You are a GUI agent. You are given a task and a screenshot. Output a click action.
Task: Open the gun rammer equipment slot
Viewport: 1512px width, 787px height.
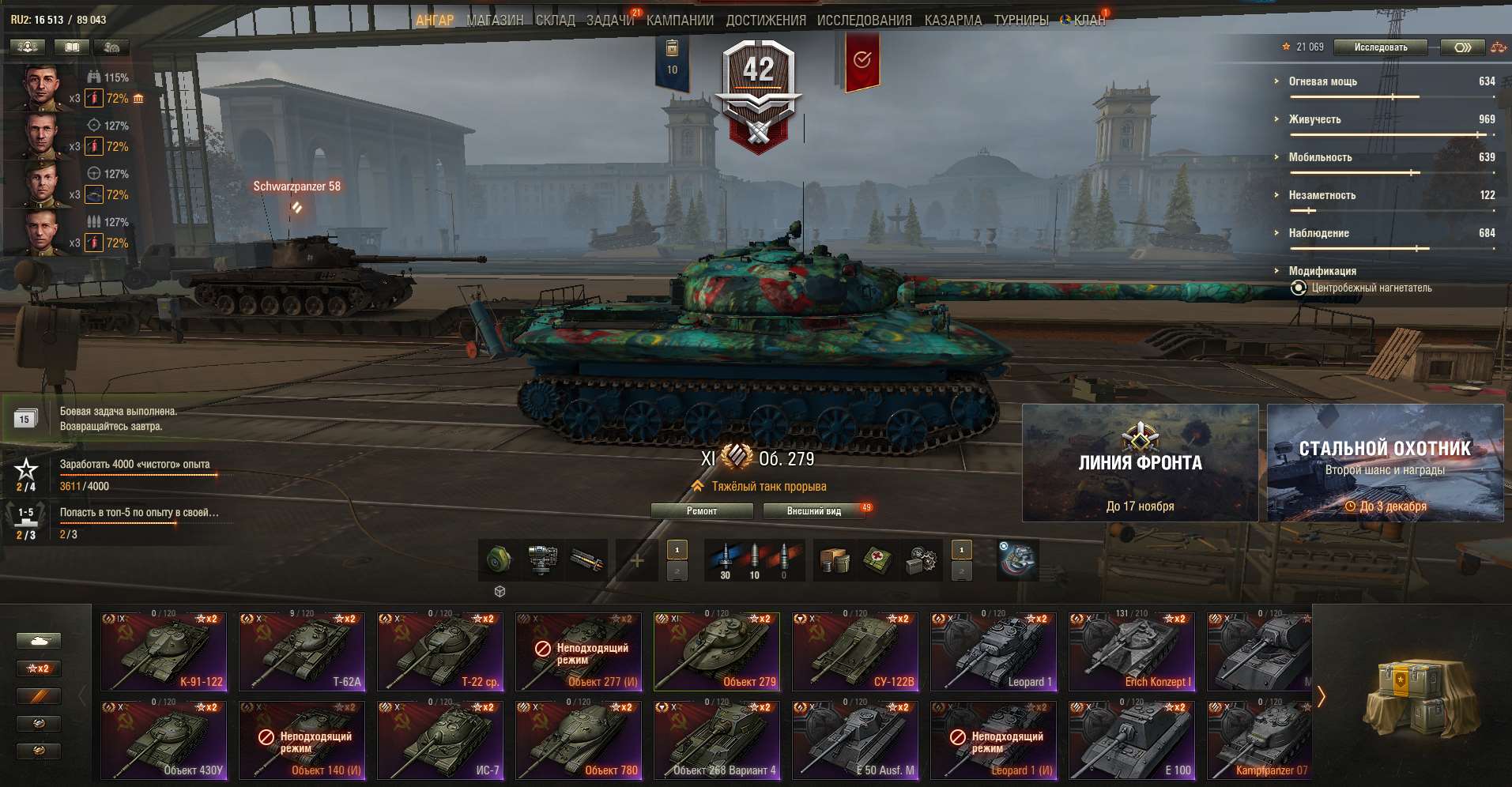[x=585, y=559]
